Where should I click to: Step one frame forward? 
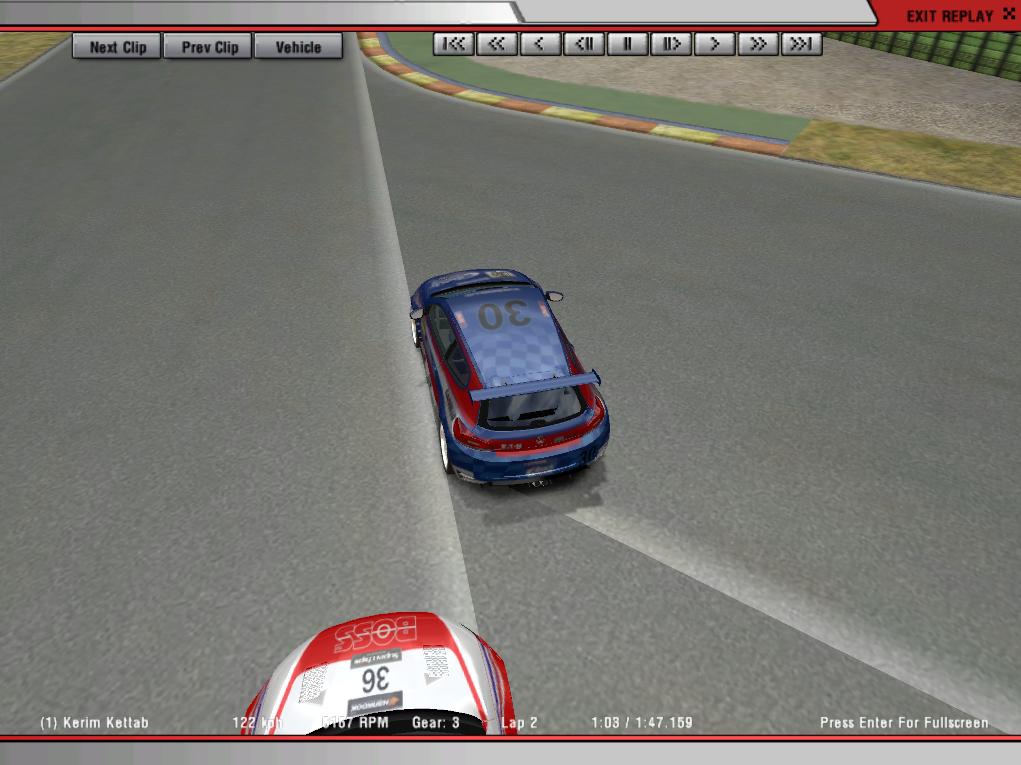pos(671,44)
